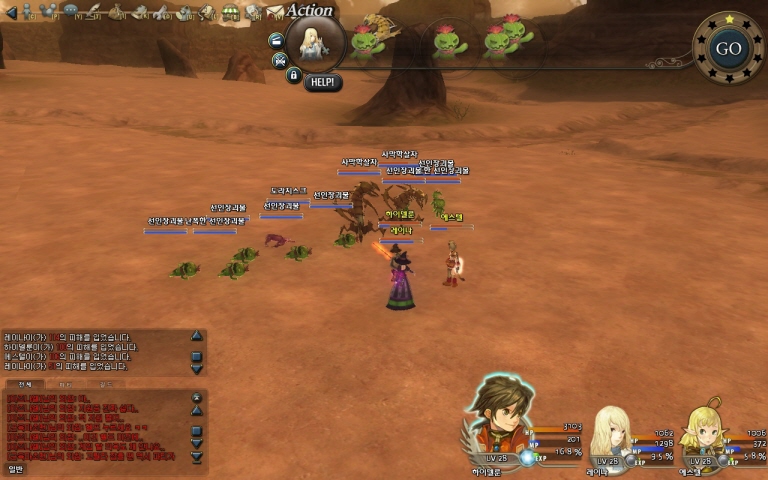The height and width of the screenshot is (480, 768).
Task: Switch to the 길드 chat tab
Action: pyautogui.click(x=106, y=384)
